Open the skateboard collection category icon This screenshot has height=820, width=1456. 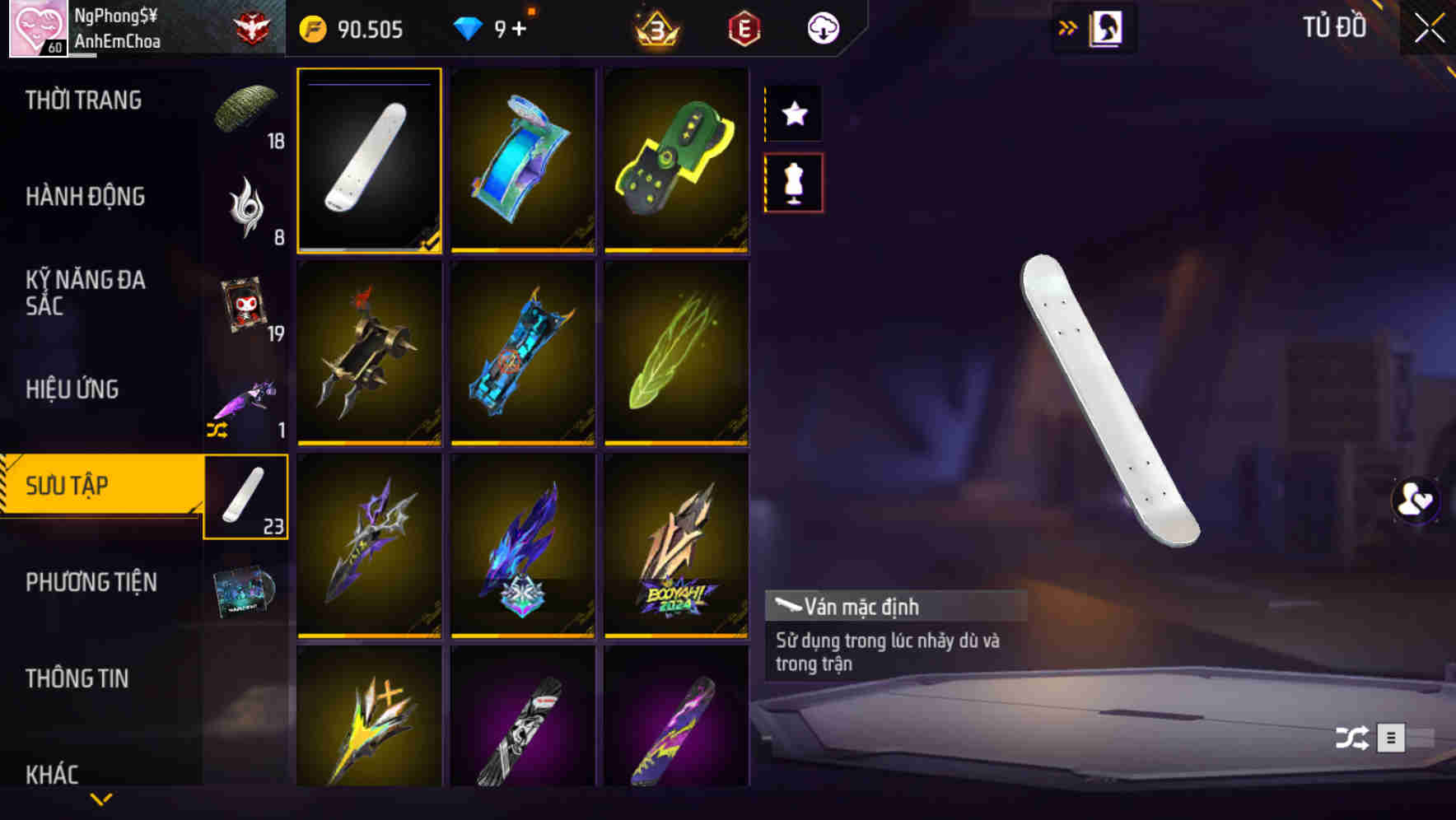245,496
